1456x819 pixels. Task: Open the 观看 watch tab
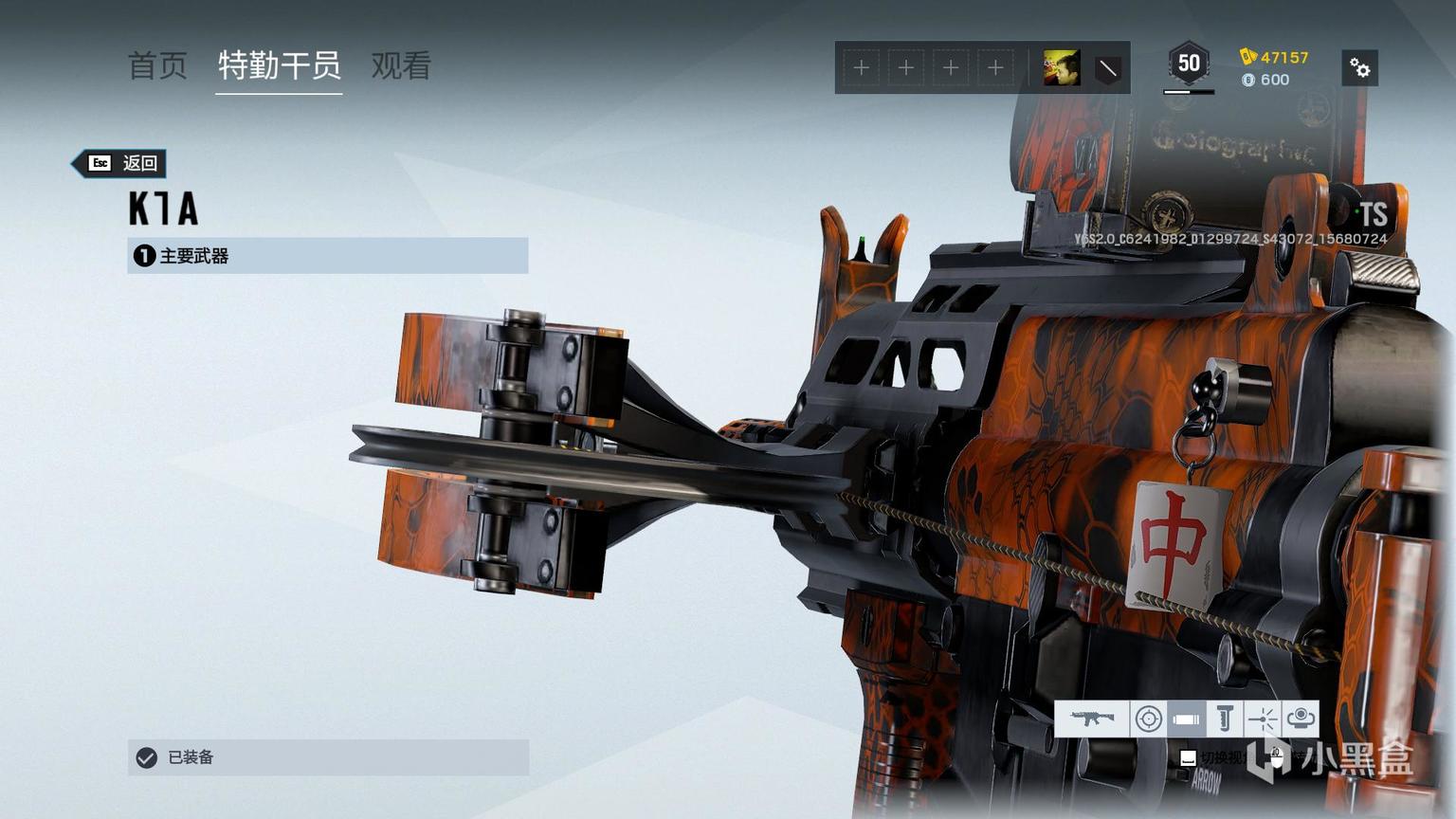tap(401, 65)
